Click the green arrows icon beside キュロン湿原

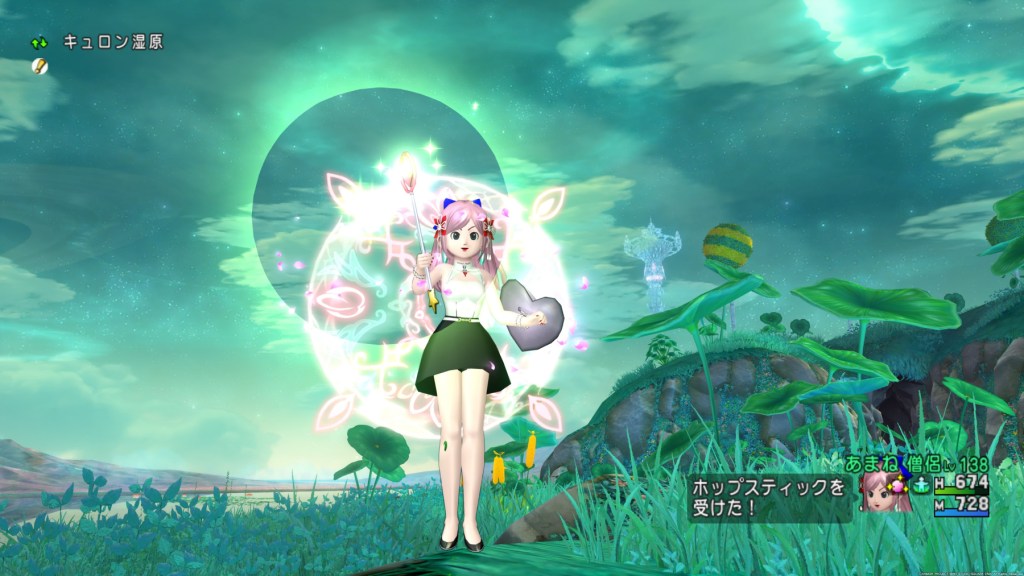point(40,43)
